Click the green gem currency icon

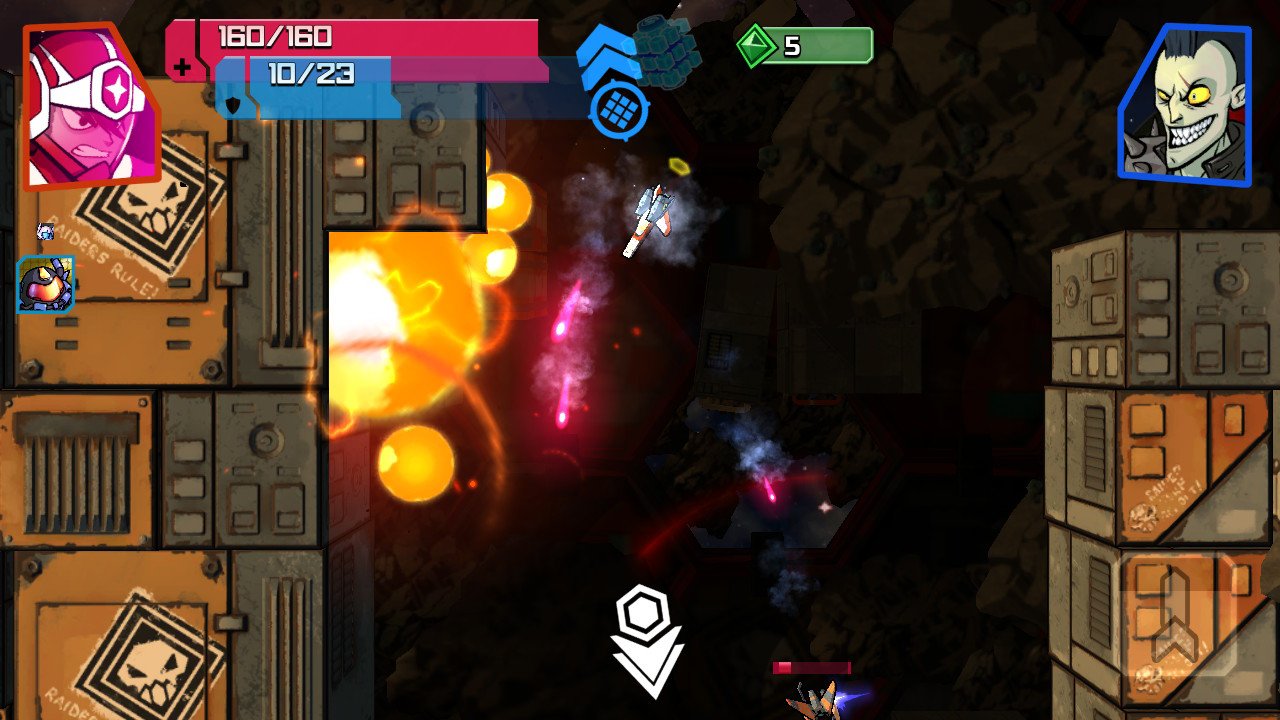758,43
